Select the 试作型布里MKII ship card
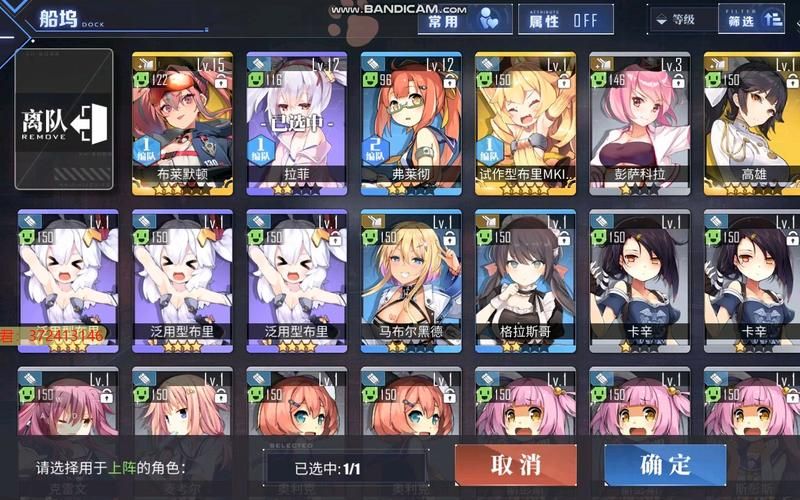Viewport: 800px width, 500px height. point(525,120)
